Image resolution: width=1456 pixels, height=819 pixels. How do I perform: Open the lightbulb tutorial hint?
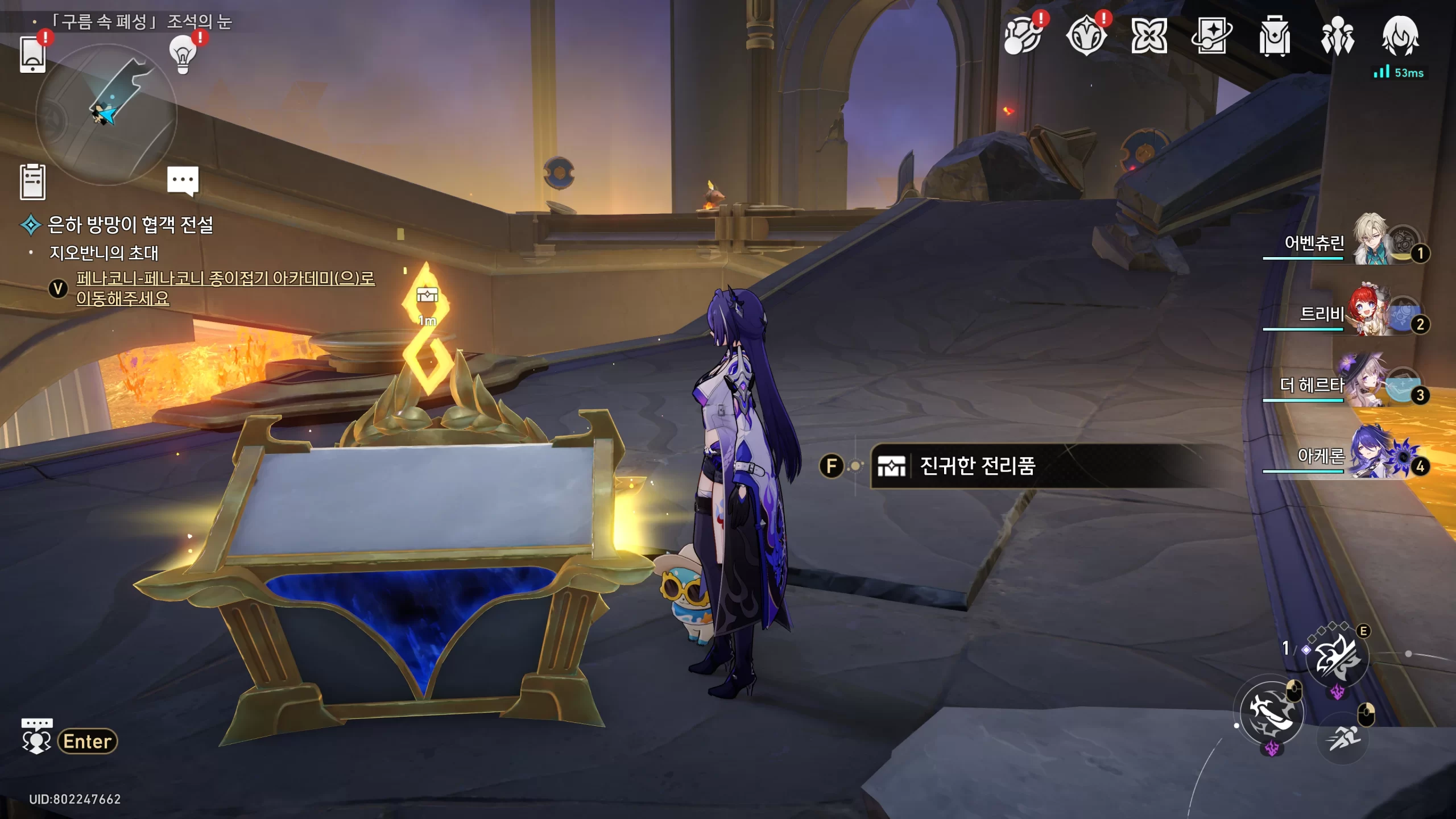[x=183, y=55]
